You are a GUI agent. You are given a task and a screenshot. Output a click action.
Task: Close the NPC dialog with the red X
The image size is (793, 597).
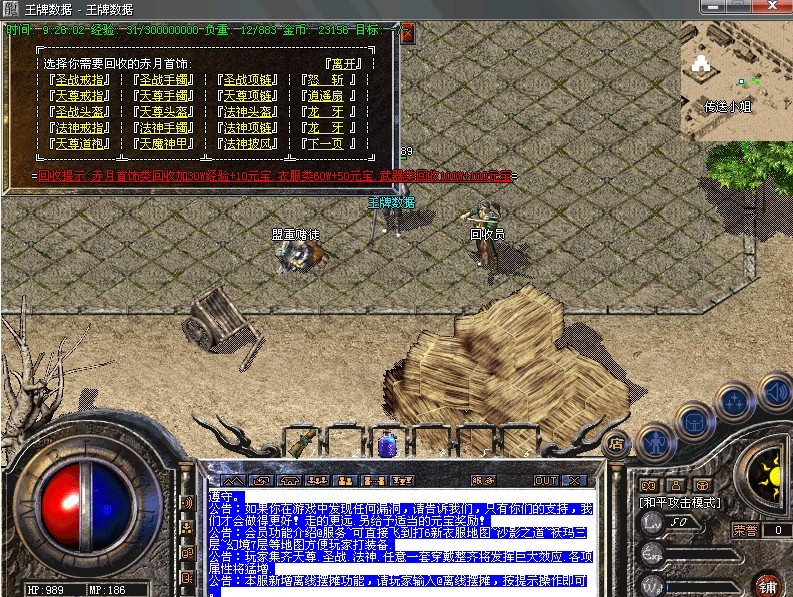pos(407,31)
